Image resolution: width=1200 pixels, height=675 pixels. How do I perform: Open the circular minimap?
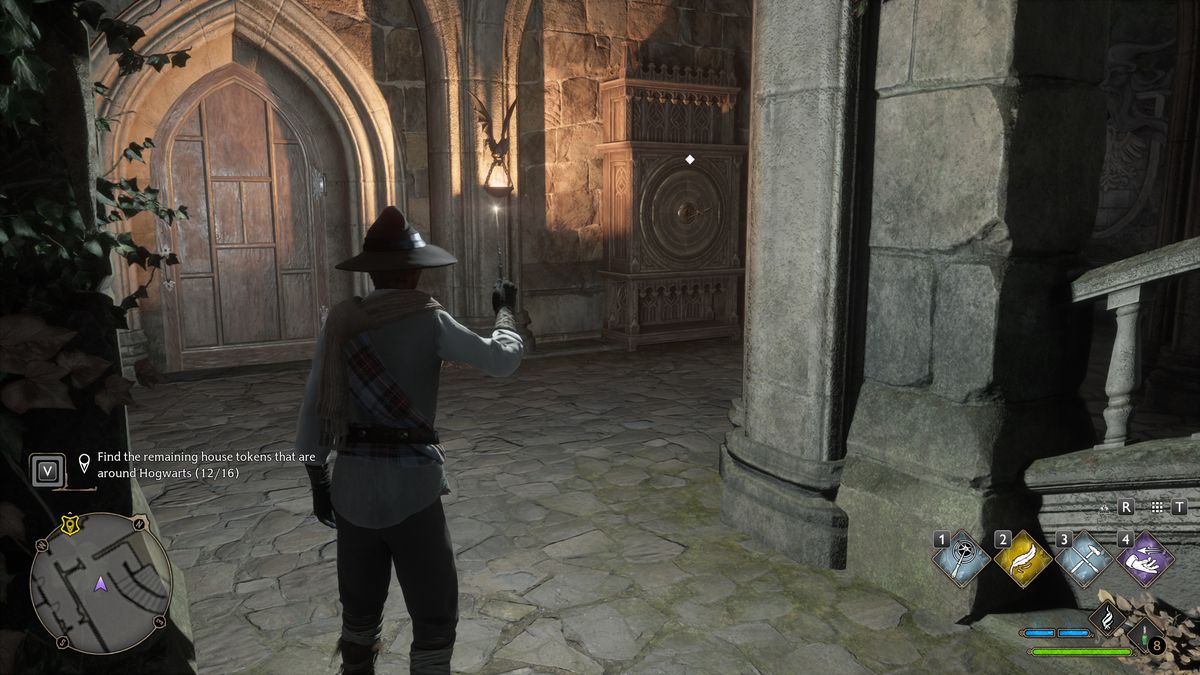click(99, 583)
